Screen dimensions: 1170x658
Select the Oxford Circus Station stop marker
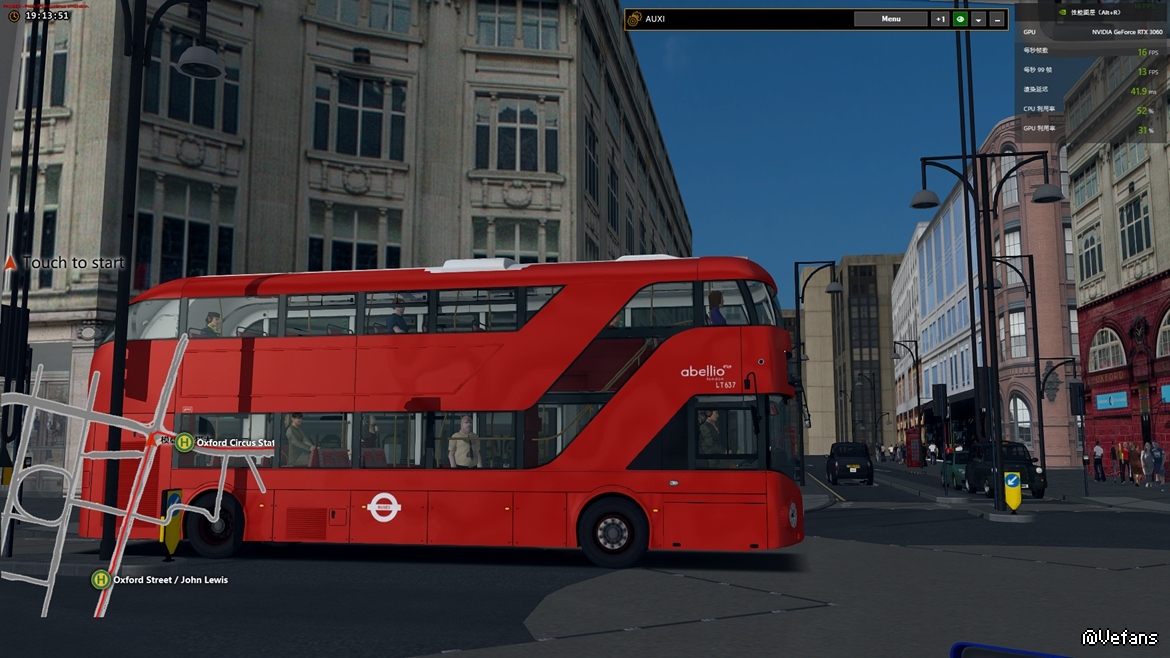tap(184, 442)
